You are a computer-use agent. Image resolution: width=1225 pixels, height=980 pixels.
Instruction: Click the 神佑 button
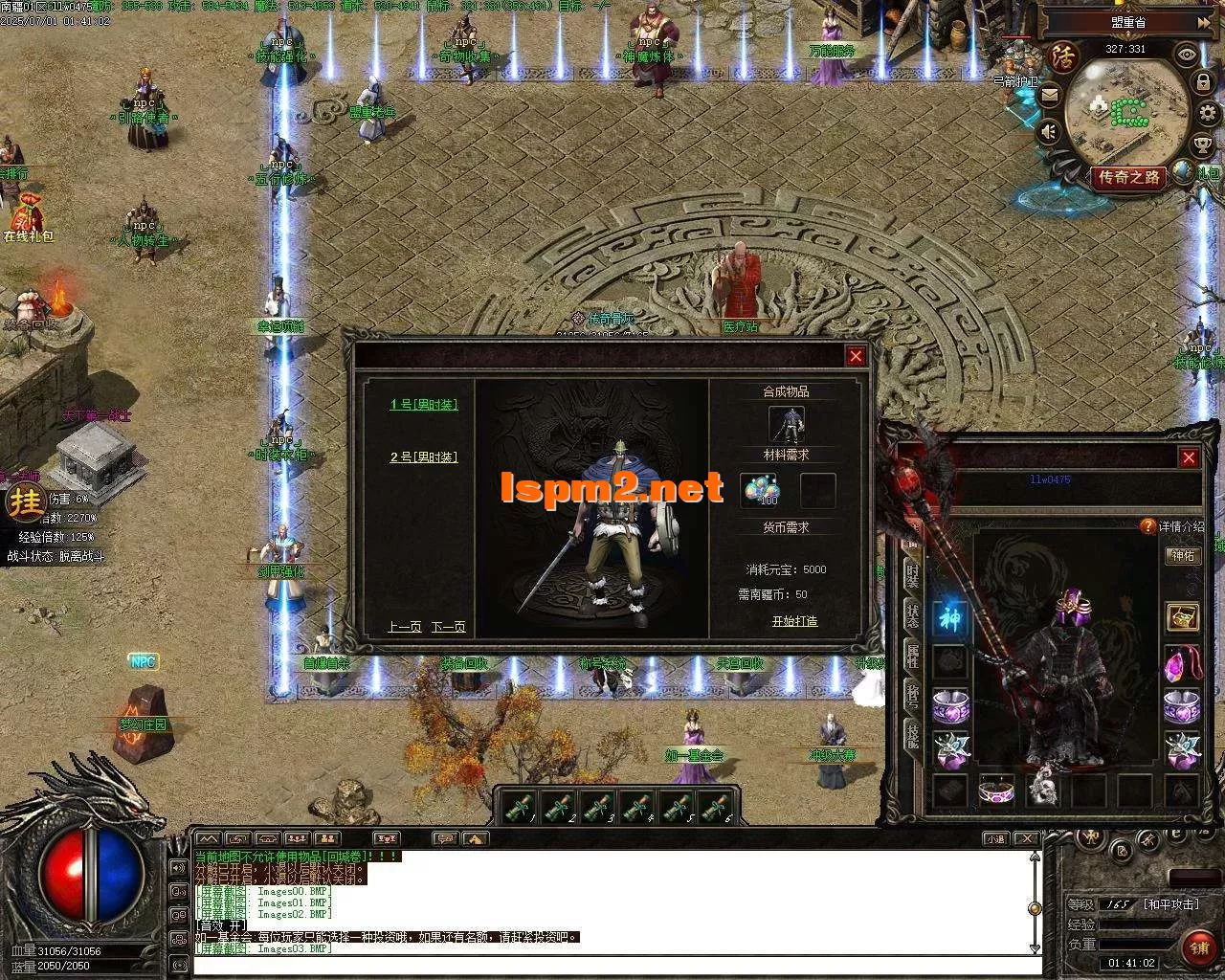tap(1183, 556)
